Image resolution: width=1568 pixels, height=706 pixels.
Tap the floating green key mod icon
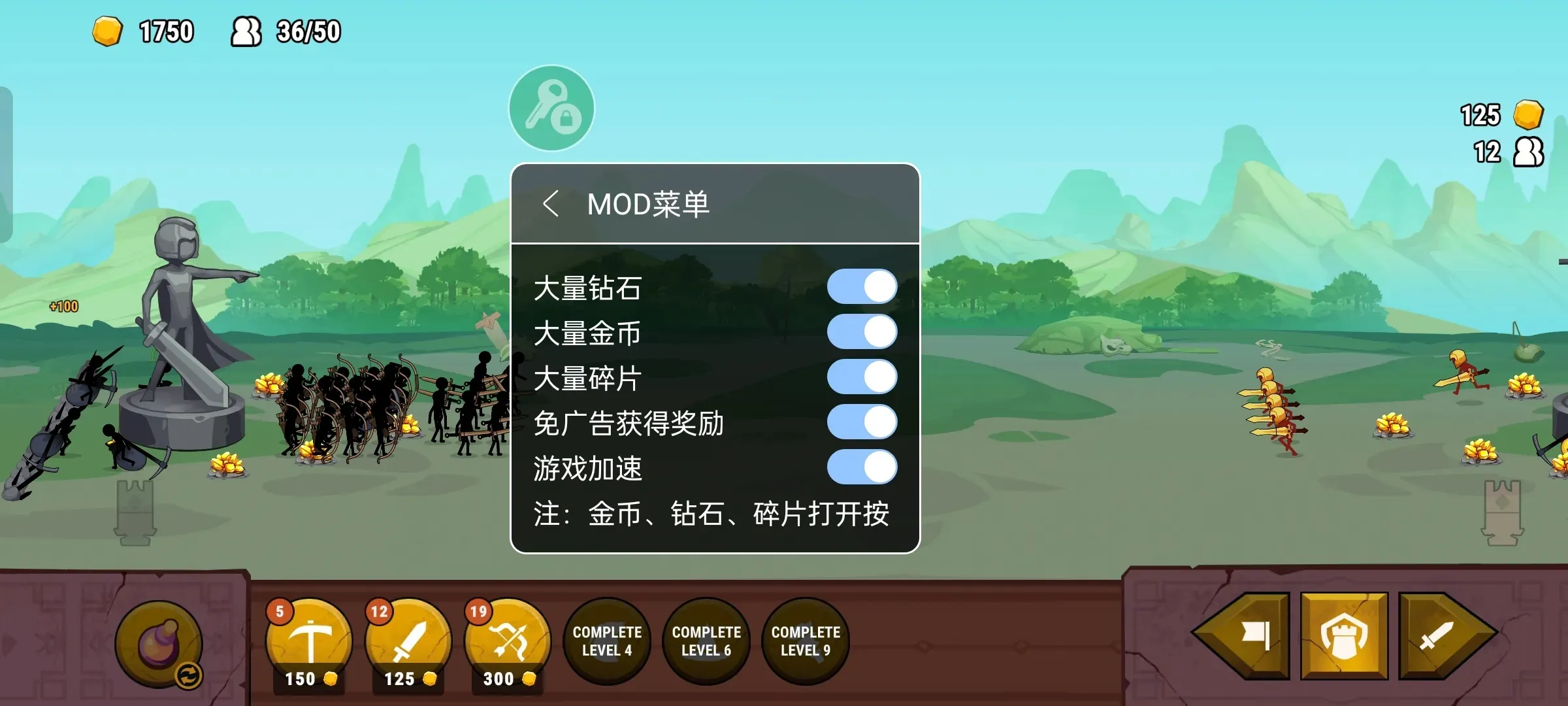[551, 109]
